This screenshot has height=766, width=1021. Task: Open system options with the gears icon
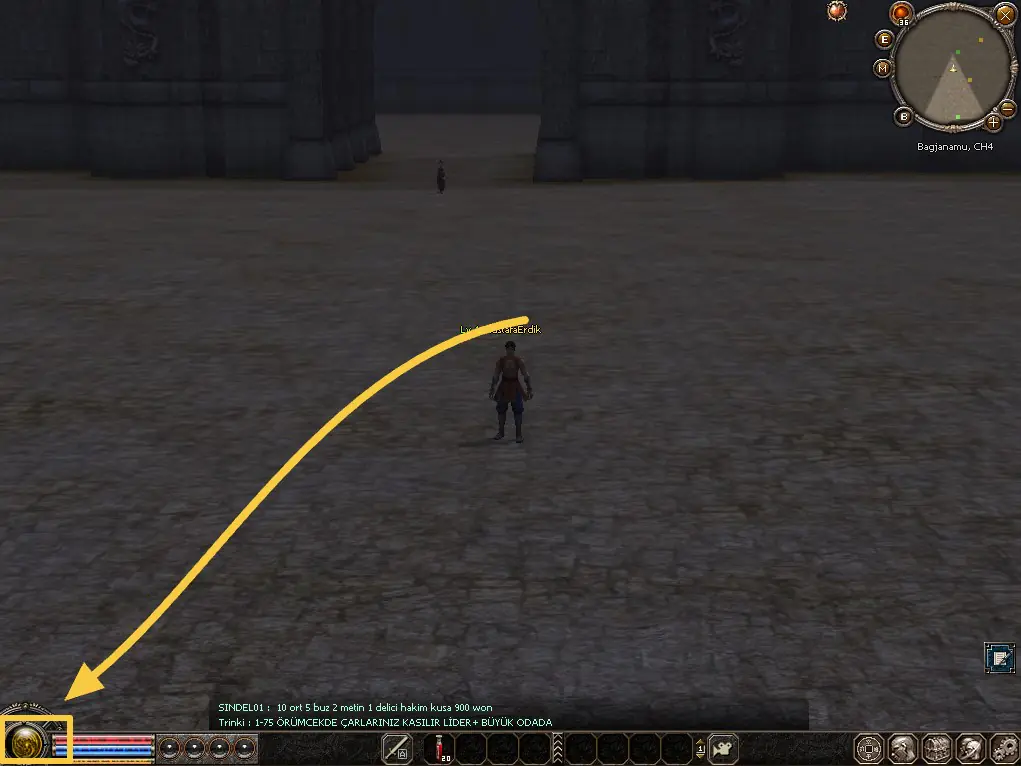[1003, 748]
